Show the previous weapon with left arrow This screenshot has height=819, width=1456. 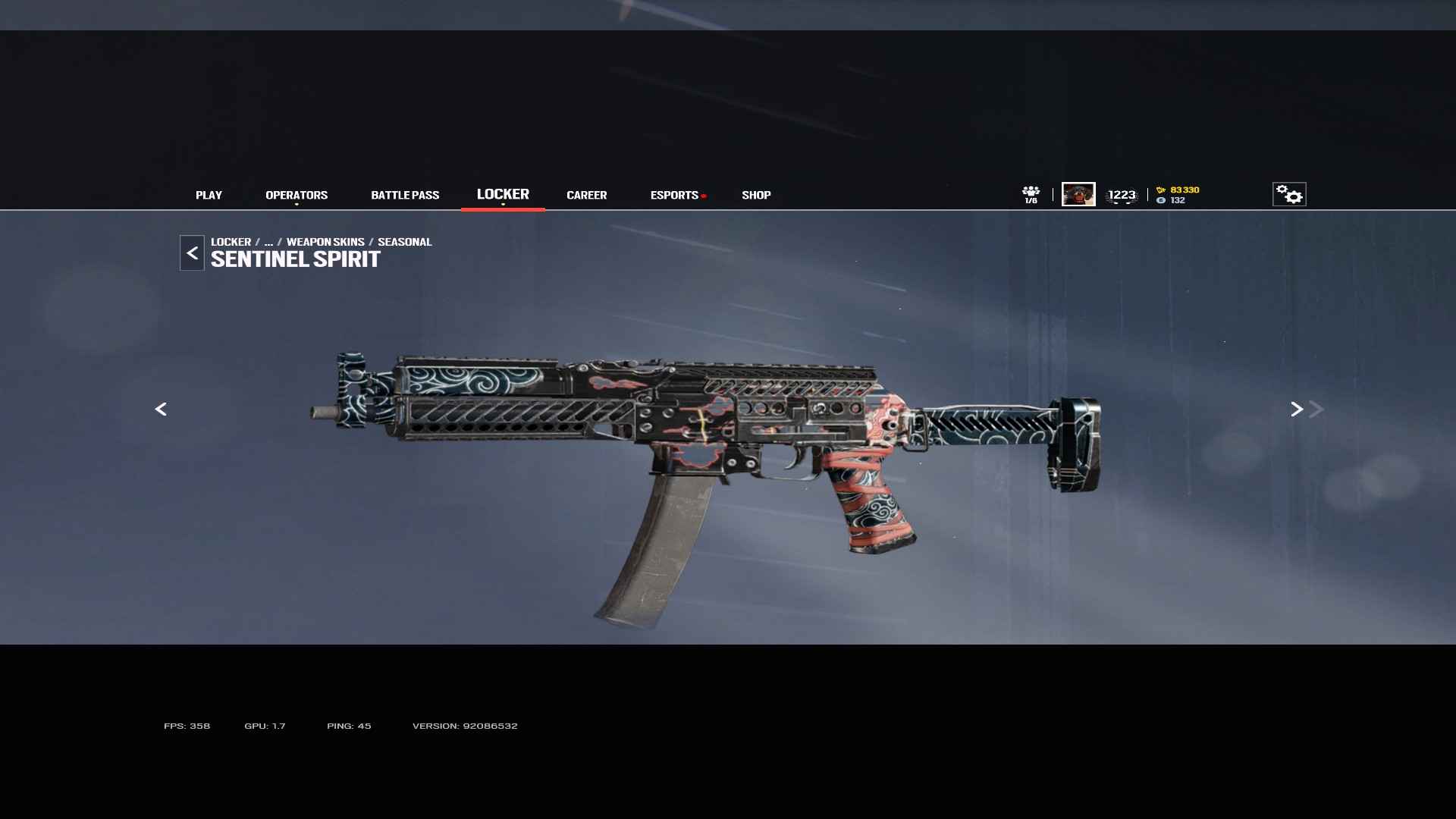[x=161, y=409]
